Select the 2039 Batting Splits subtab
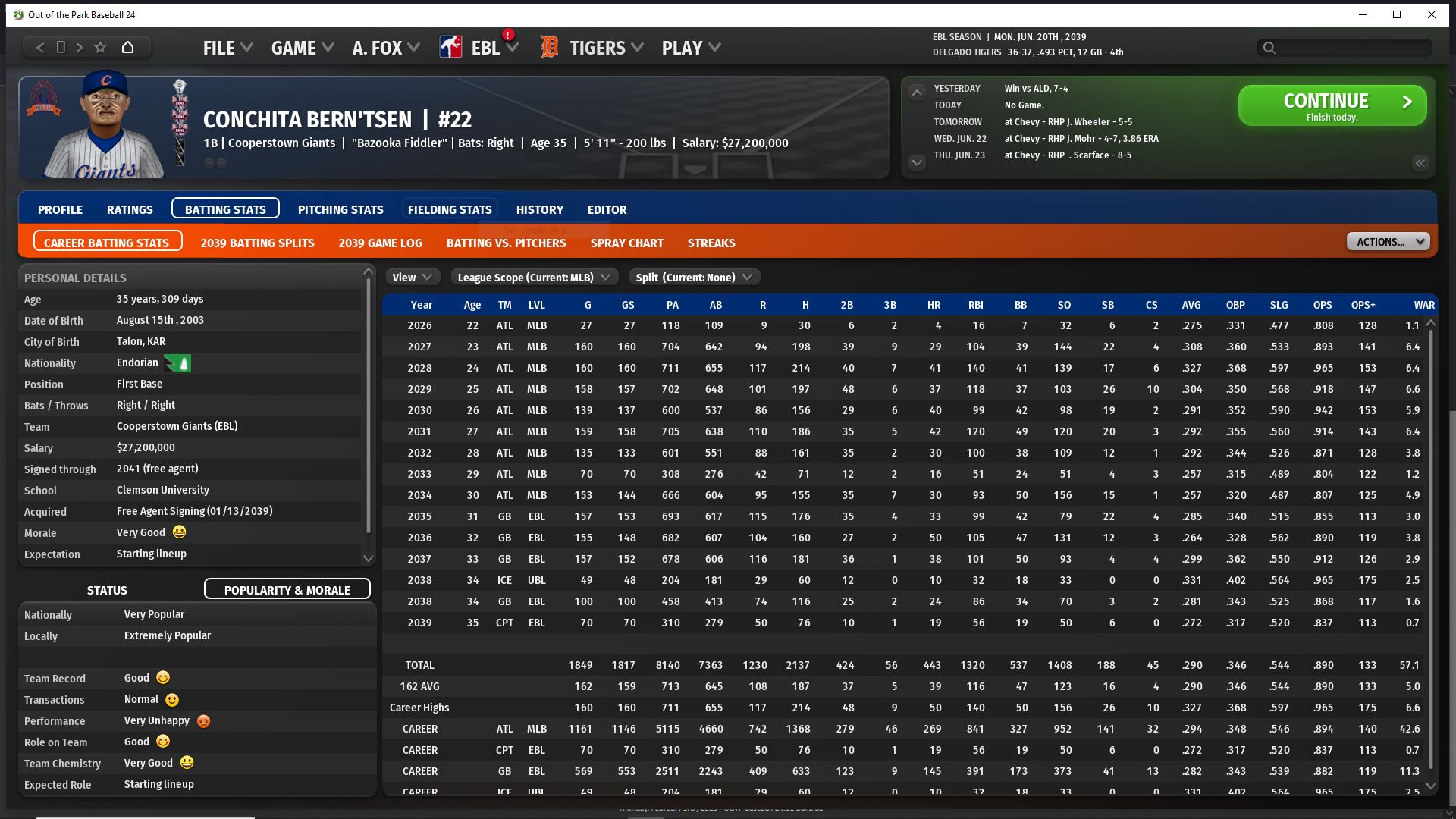The image size is (1456, 819). (x=257, y=243)
